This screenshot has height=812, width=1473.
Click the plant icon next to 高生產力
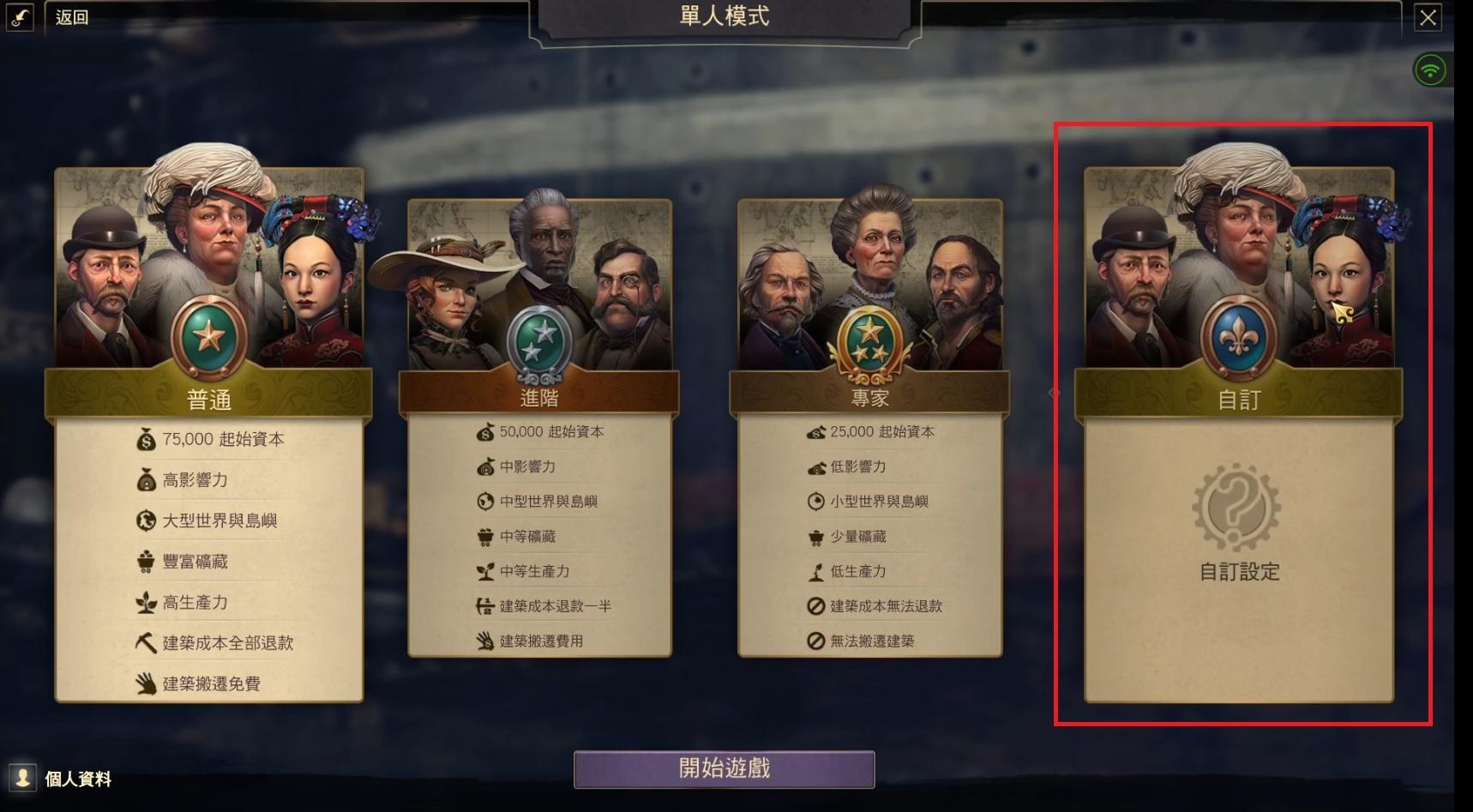coord(146,603)
